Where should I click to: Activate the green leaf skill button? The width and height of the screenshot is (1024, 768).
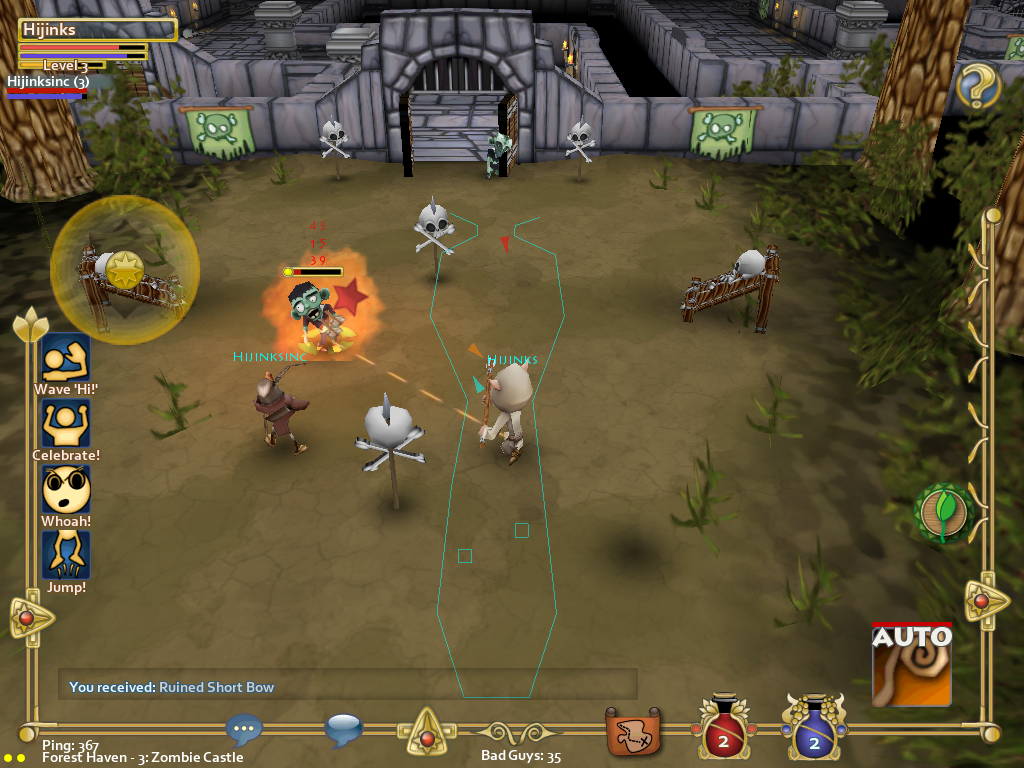[x=944, y=513]
